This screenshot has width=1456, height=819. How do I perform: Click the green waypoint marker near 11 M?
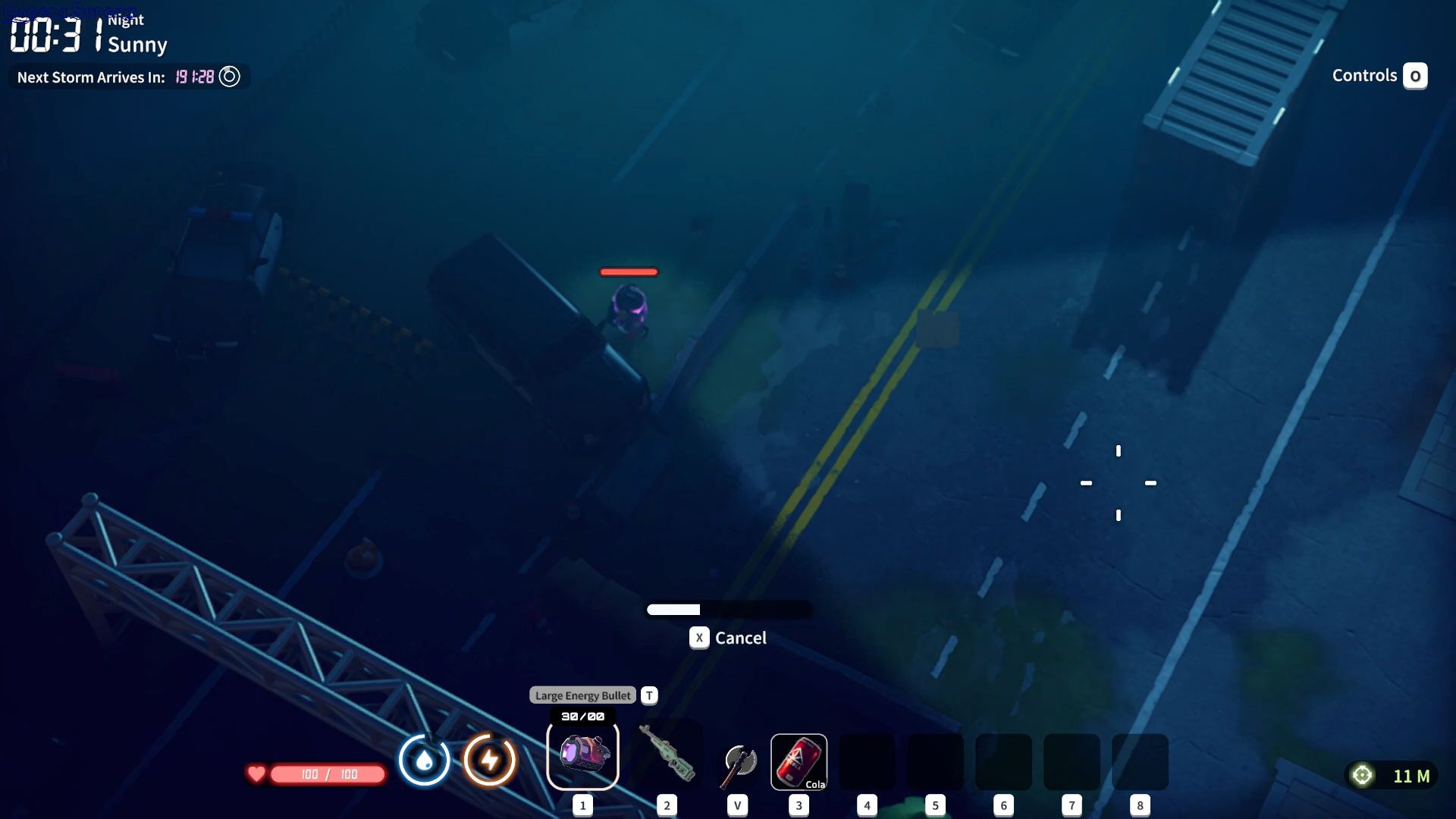point(1362,775)
